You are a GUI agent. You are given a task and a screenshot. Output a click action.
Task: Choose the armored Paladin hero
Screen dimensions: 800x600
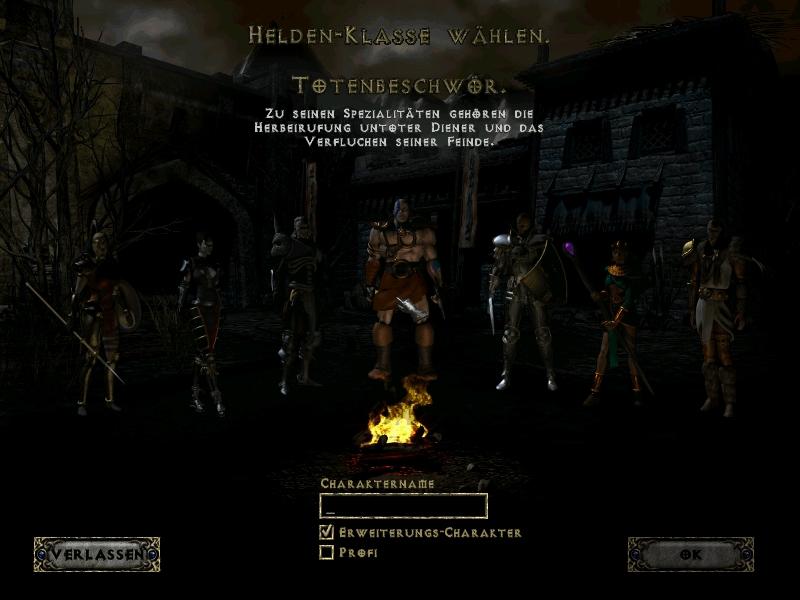click(x=520, y=300)
